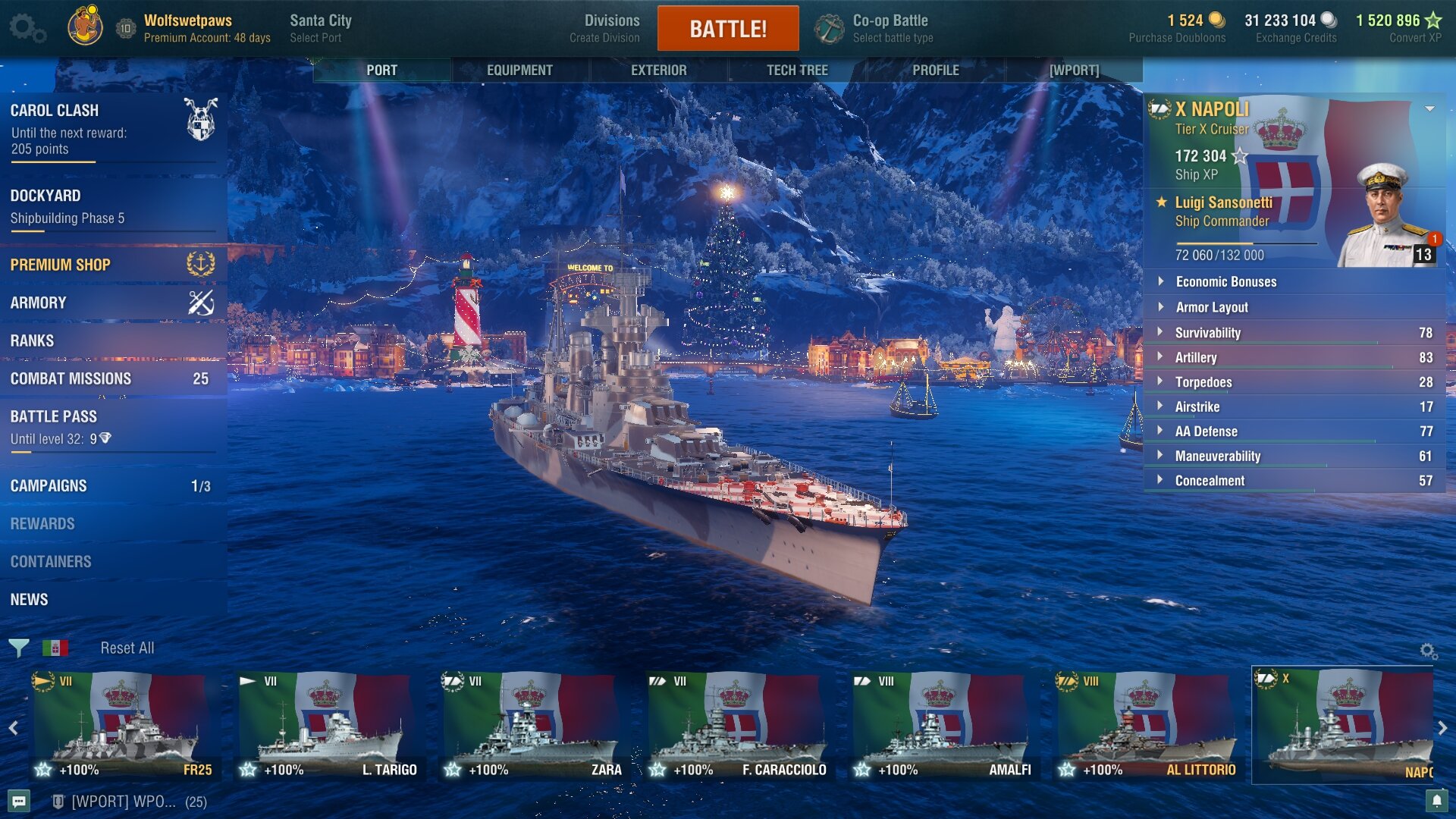Open the Exterior tab
1456x819 pixels.
[658, 70]
